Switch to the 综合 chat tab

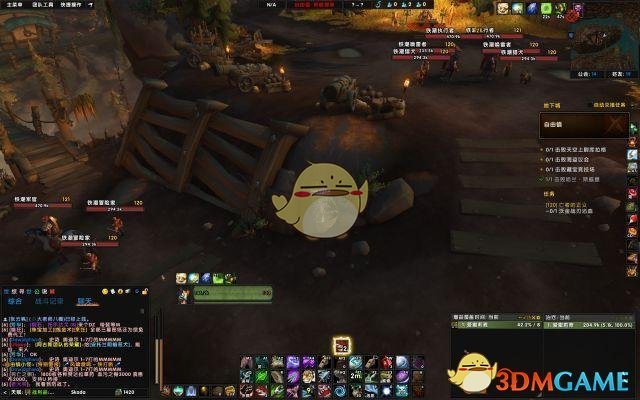pos(16,300)
